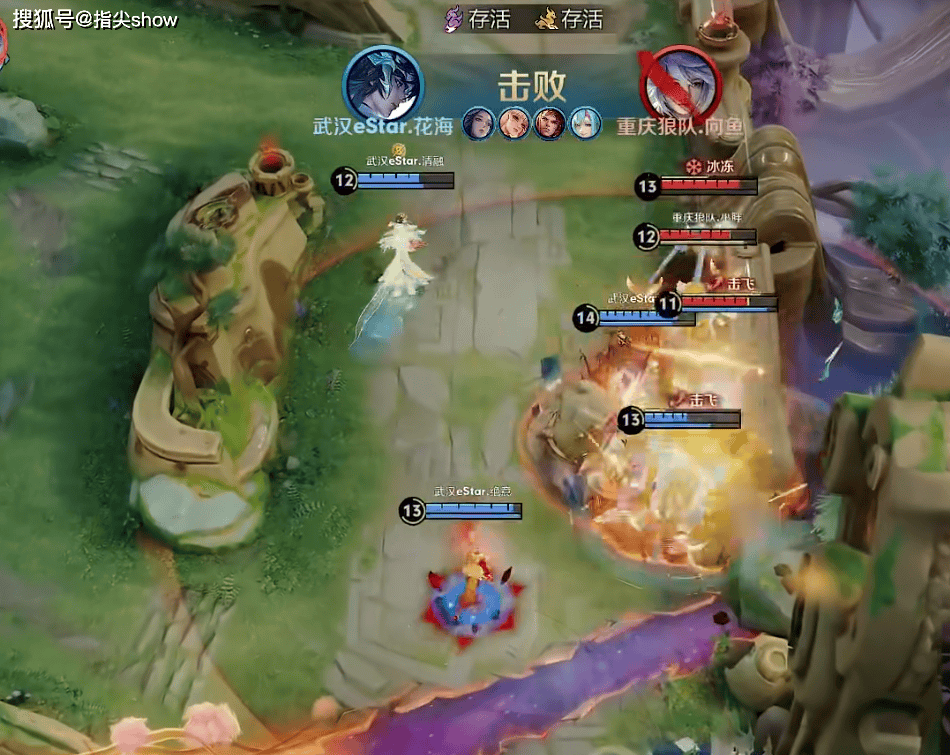Select killer portrait of 武汉eStar.花海
Screen dimensions: 950x755
coord(380,84)
